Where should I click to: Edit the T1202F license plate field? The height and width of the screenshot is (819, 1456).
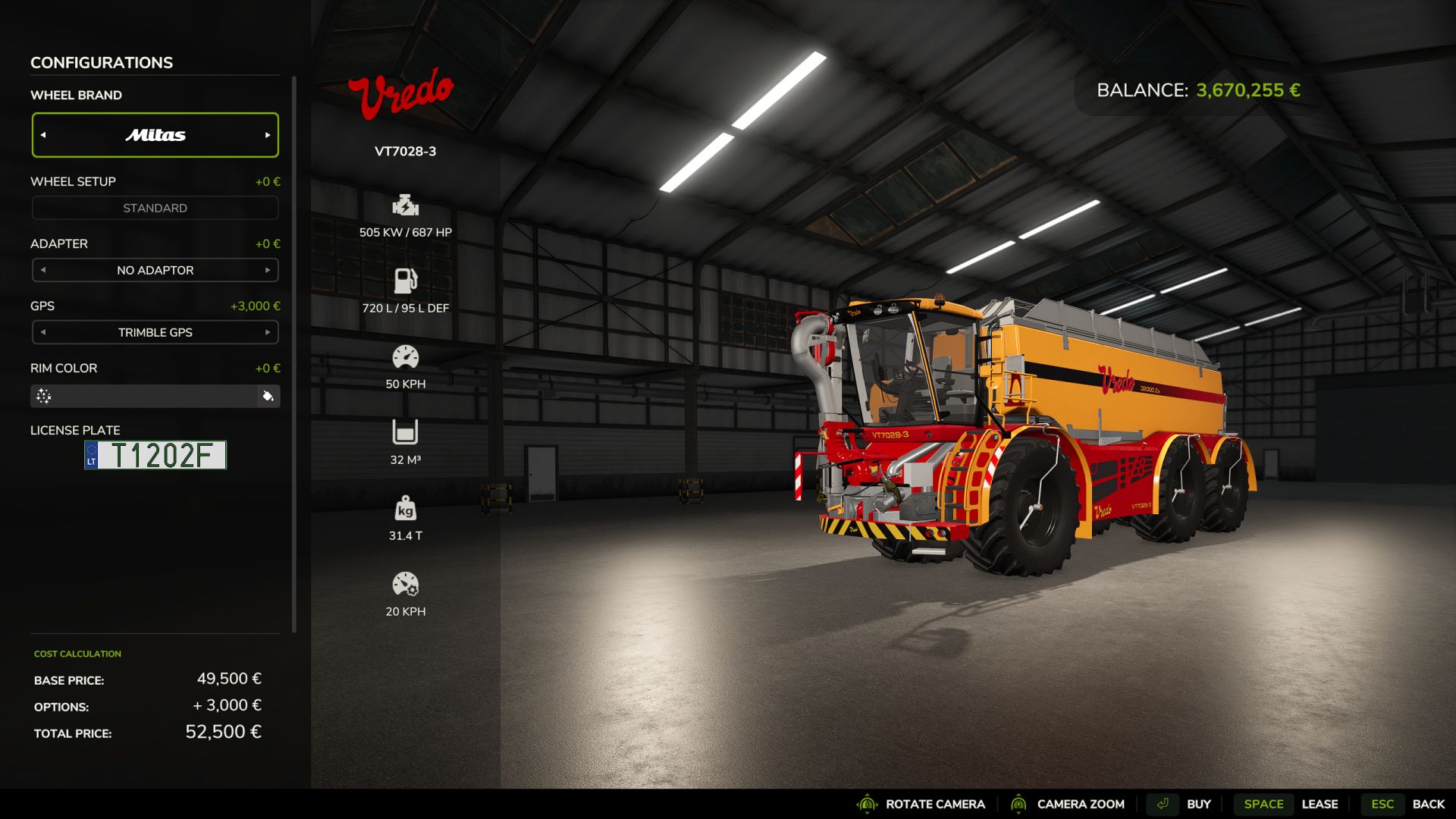pos(155,455)
